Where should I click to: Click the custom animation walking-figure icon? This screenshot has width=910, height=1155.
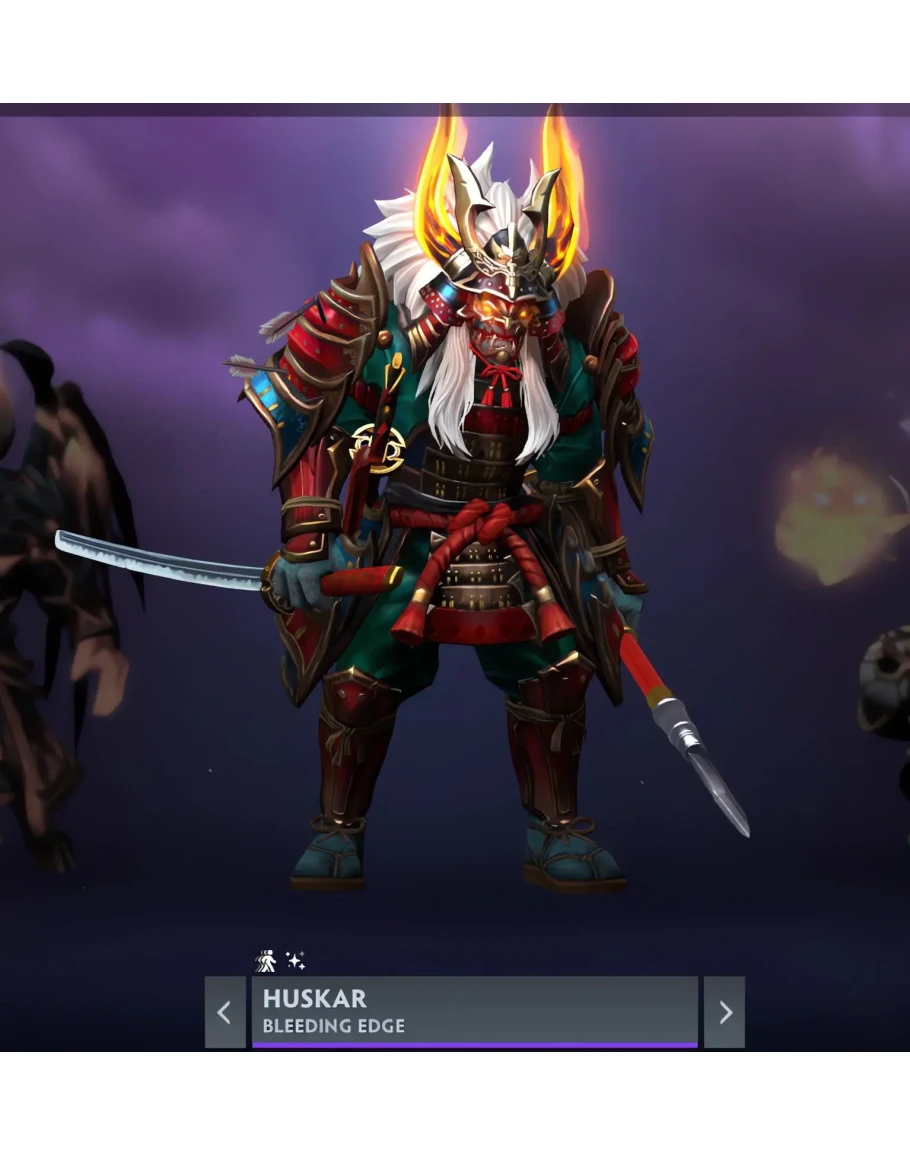tap(266, 961)
